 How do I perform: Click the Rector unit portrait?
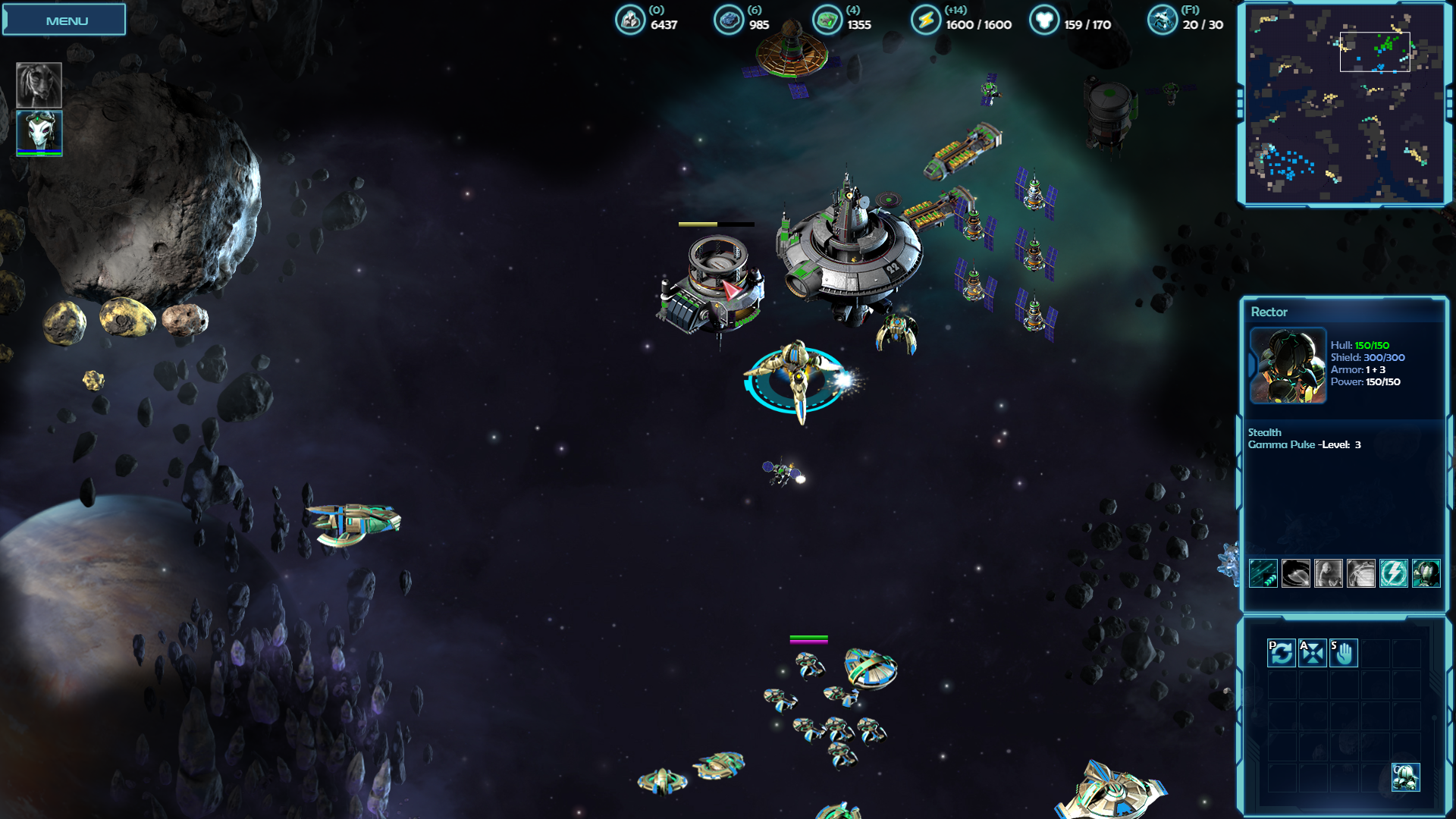[x=1288, y=366]
